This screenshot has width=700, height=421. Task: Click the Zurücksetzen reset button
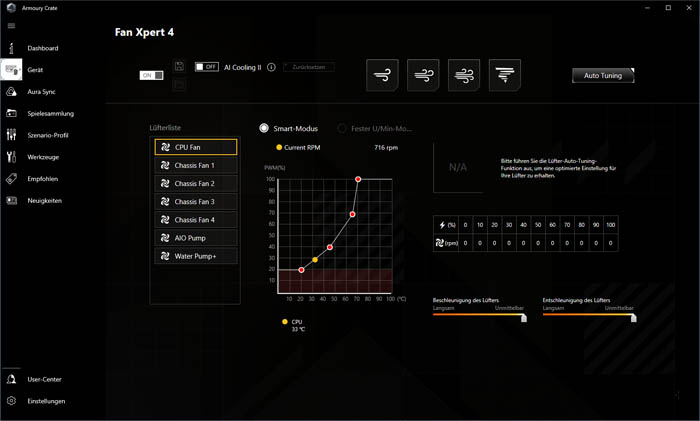[309, 67]
